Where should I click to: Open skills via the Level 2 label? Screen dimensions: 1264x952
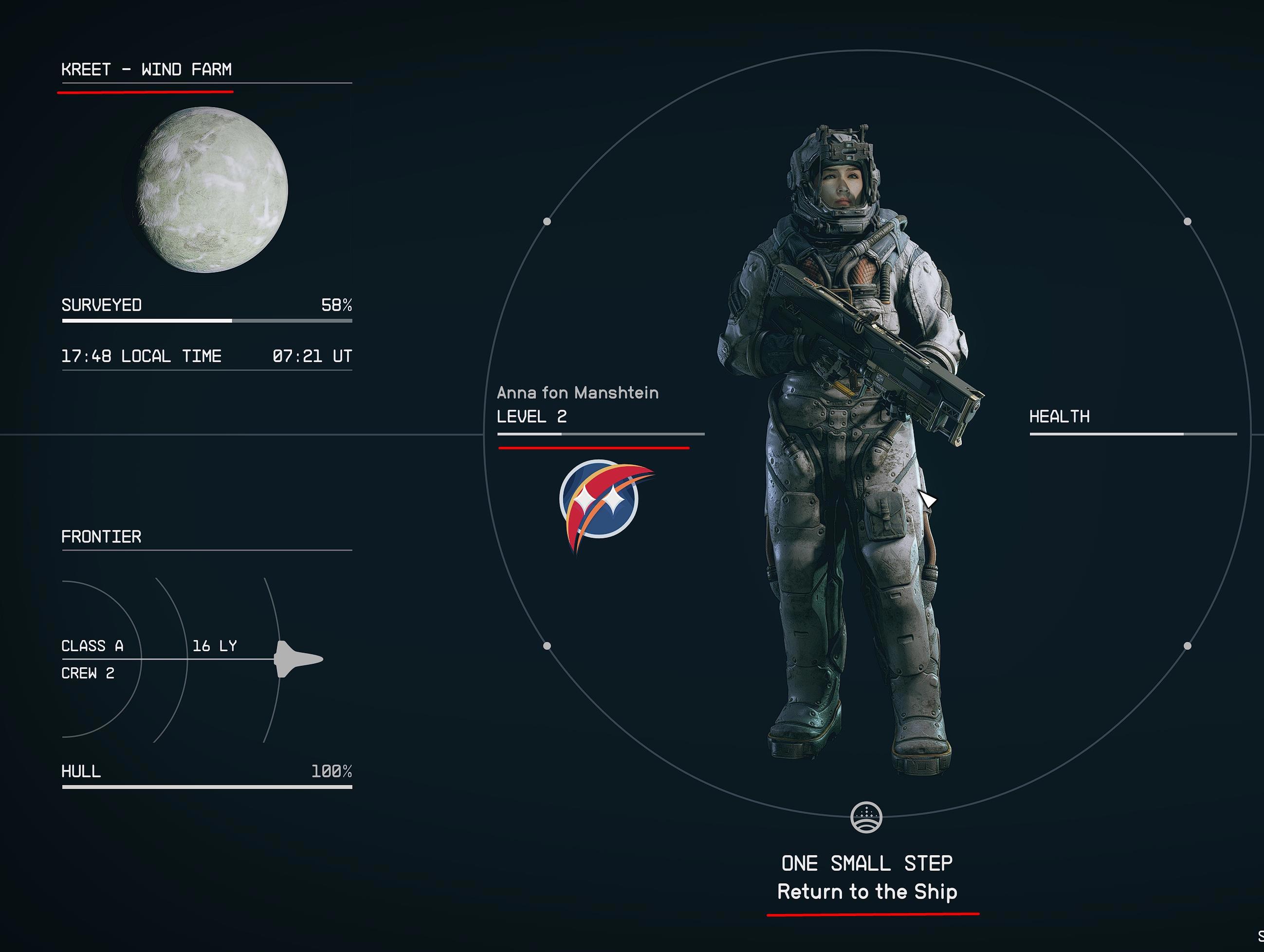[531, 417]
